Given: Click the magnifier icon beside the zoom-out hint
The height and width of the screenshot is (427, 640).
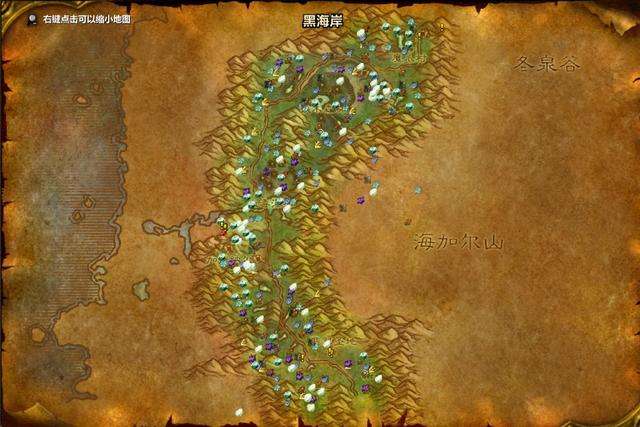Looking at the screenshot, I should click(33, 19).
